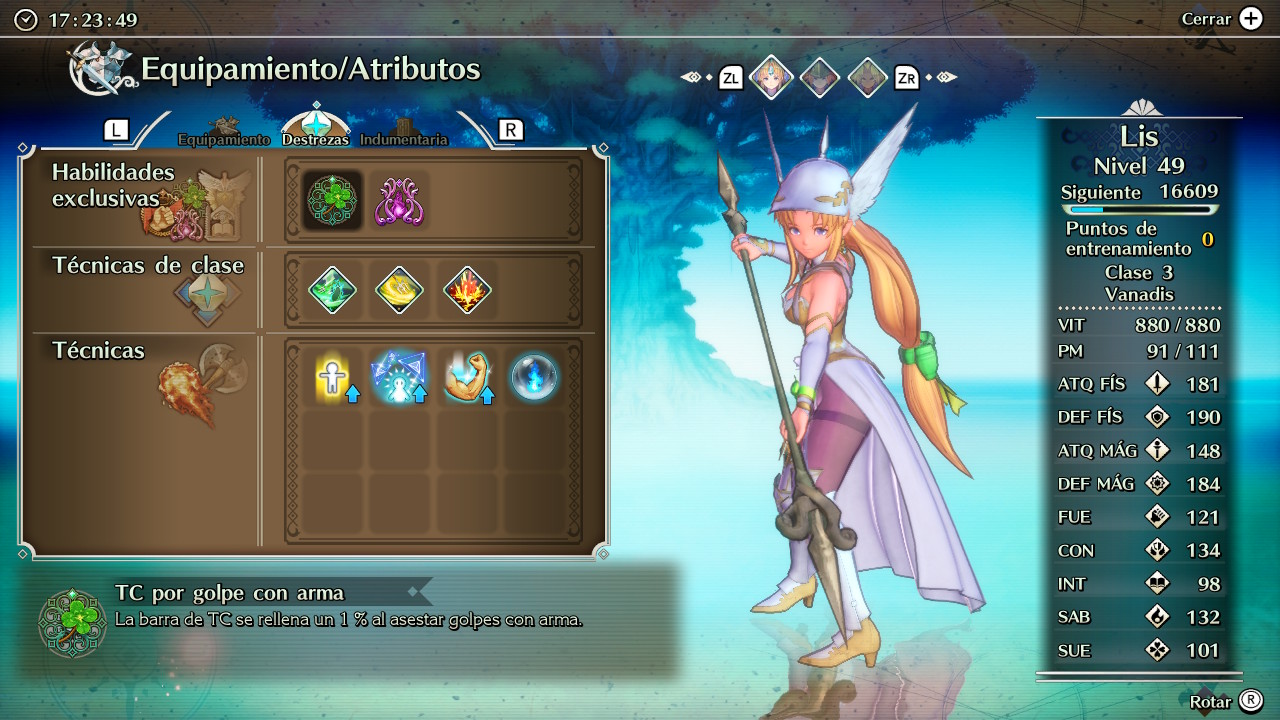The image size is (1280, 720).
Task: Switch to the spiky-haired third character portrait
Action: click(x=868, y=77)
